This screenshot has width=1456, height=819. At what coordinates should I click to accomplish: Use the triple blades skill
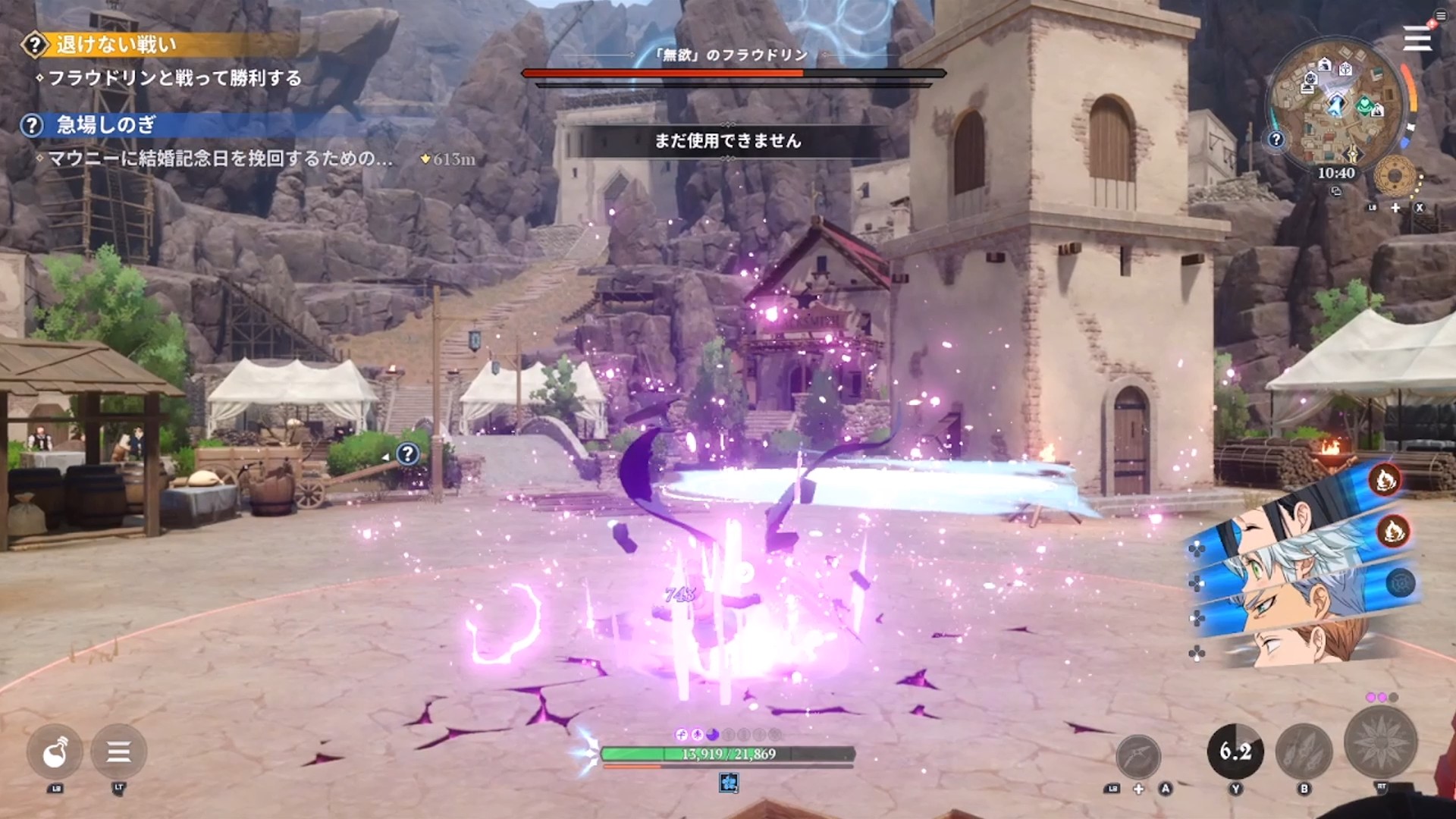(1304, 752)
